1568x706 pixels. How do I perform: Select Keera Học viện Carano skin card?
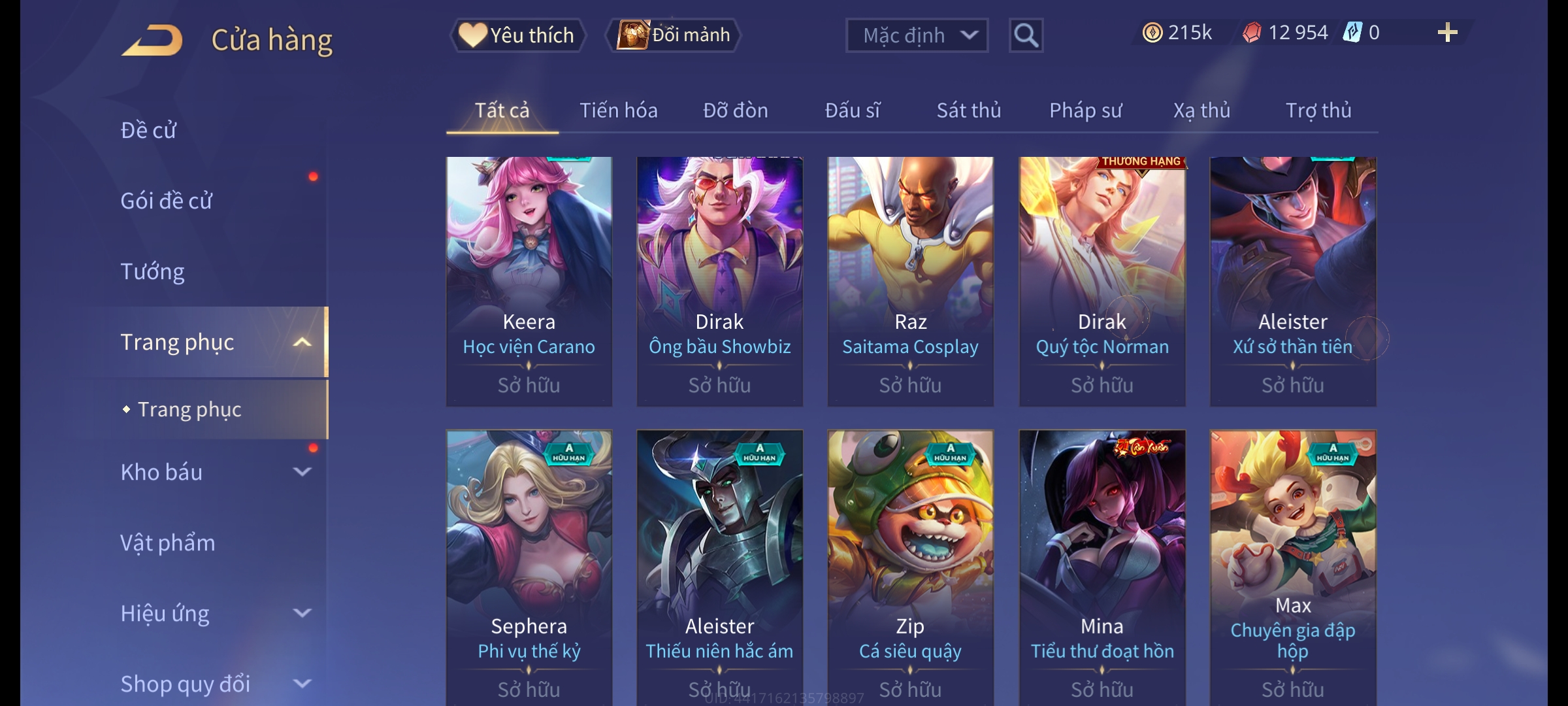pos(529,281)
